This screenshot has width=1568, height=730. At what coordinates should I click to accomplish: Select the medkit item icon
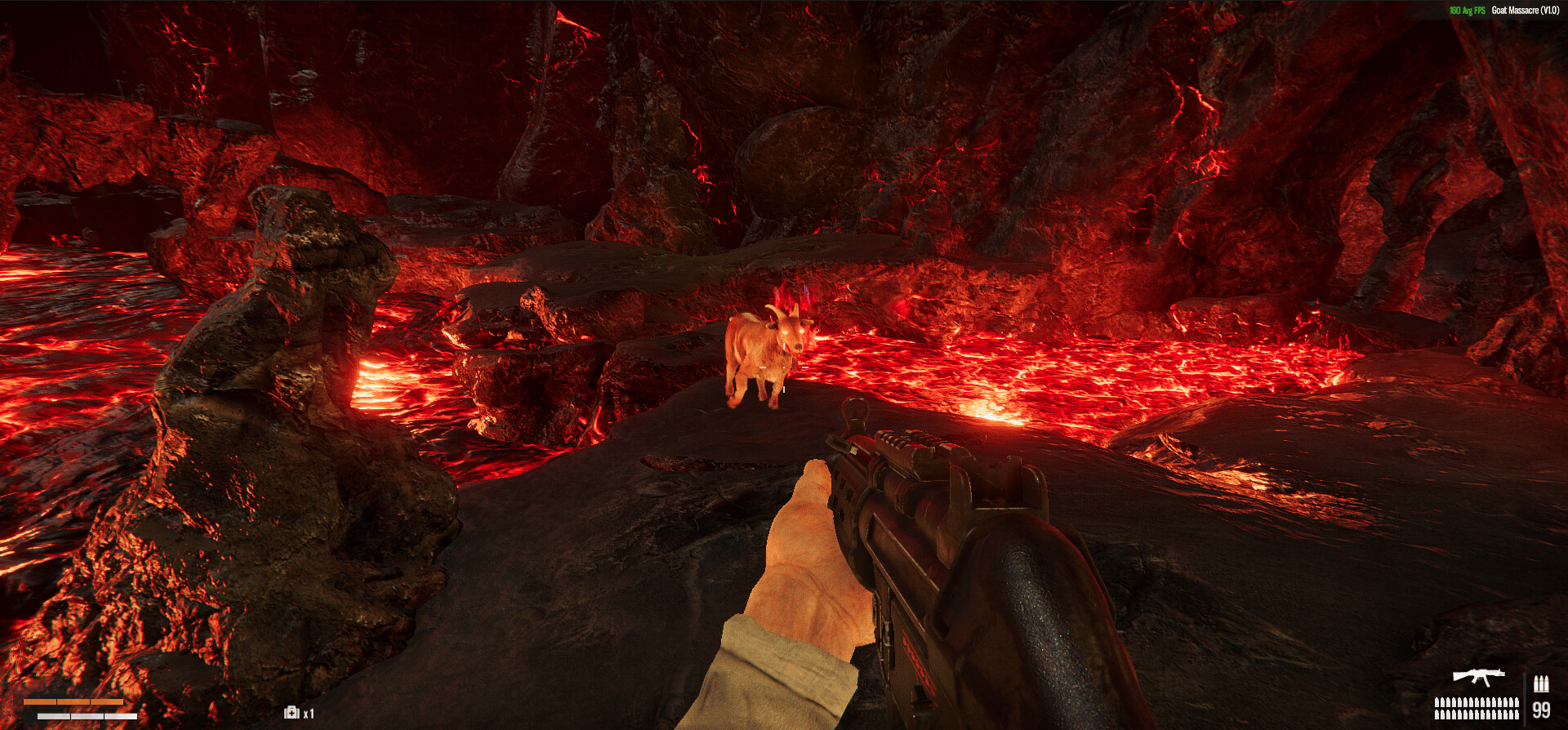(292, 713)
